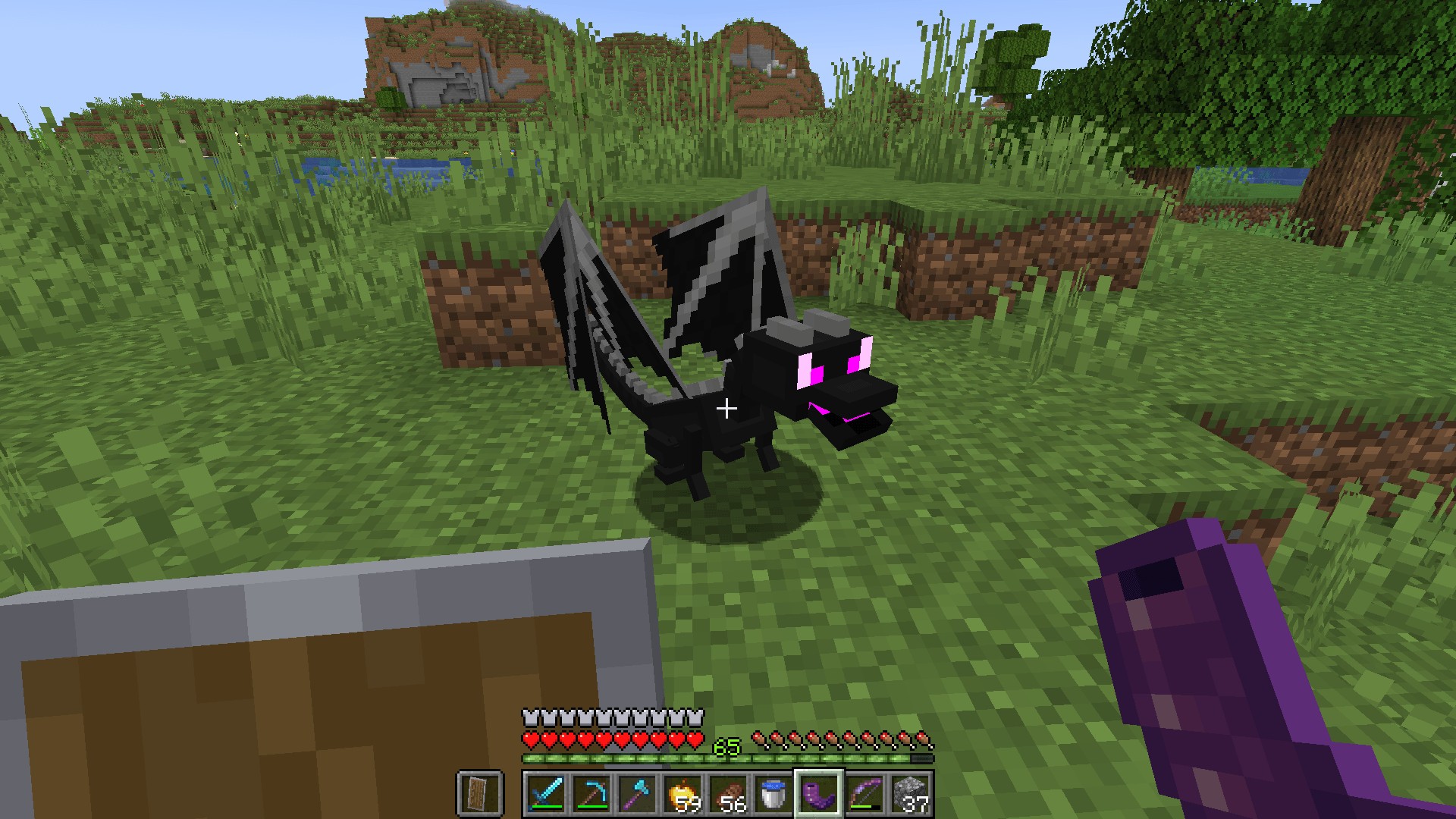Click the off-hand shield slot
Image resolution: width=1456 pixels, height=819 pixels.
click(x=480, y=794)
